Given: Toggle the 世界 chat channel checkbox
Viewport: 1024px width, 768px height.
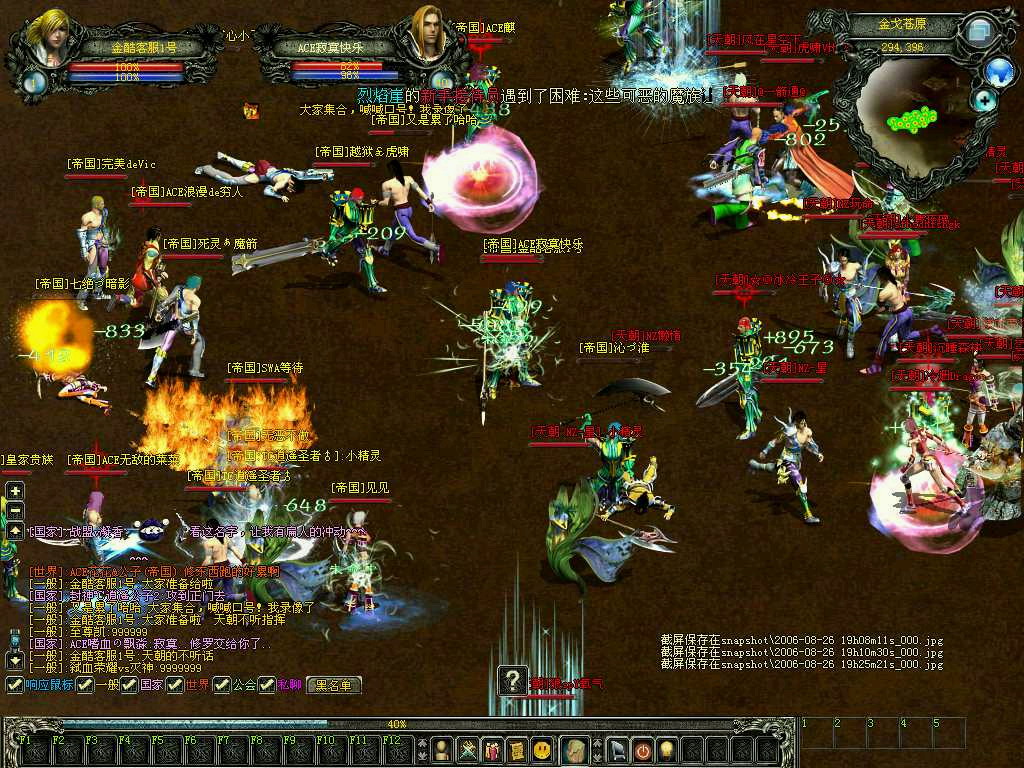Looking at the screenshot, I should coord(175,685).
